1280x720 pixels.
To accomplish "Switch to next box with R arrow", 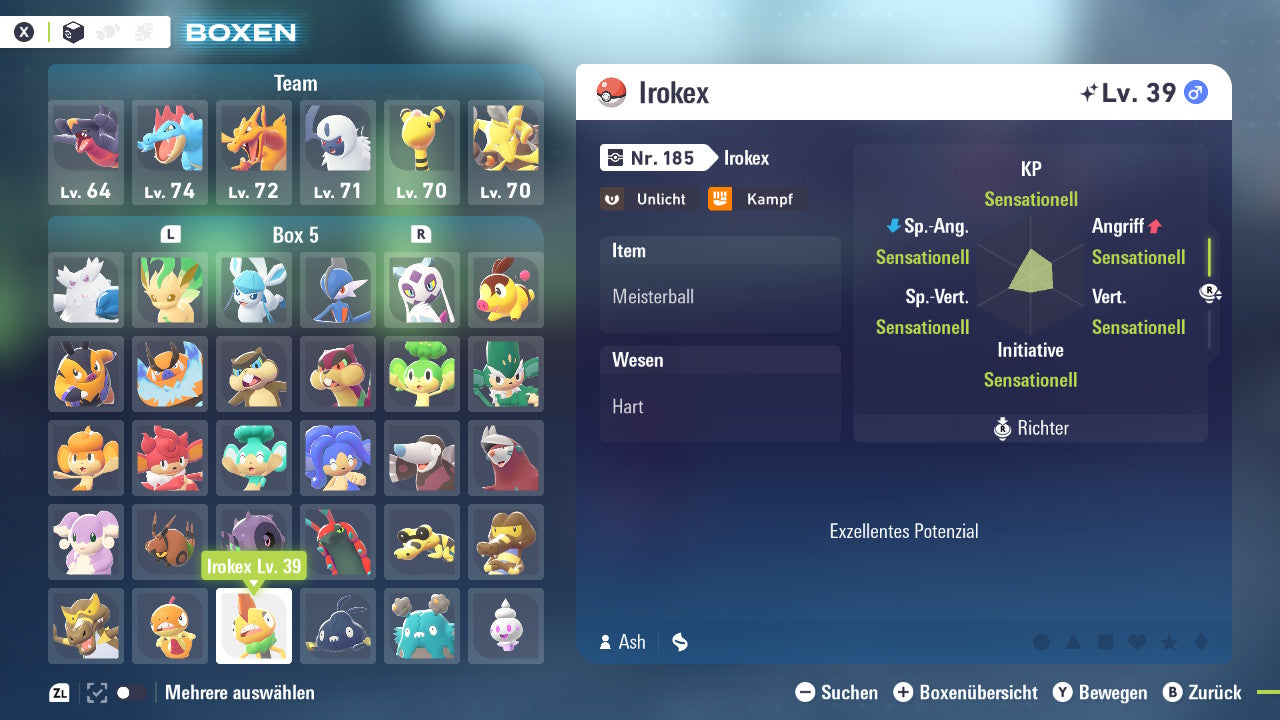I will (x=421, y=233).
